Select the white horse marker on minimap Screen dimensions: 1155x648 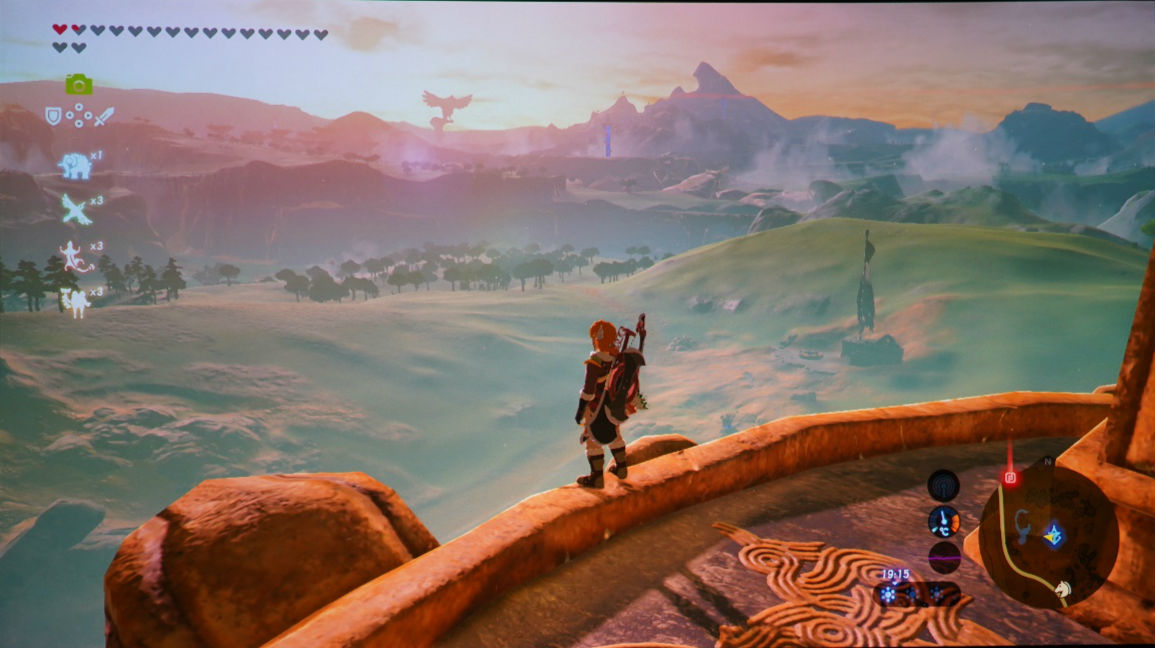click(x=1062, y=590)
